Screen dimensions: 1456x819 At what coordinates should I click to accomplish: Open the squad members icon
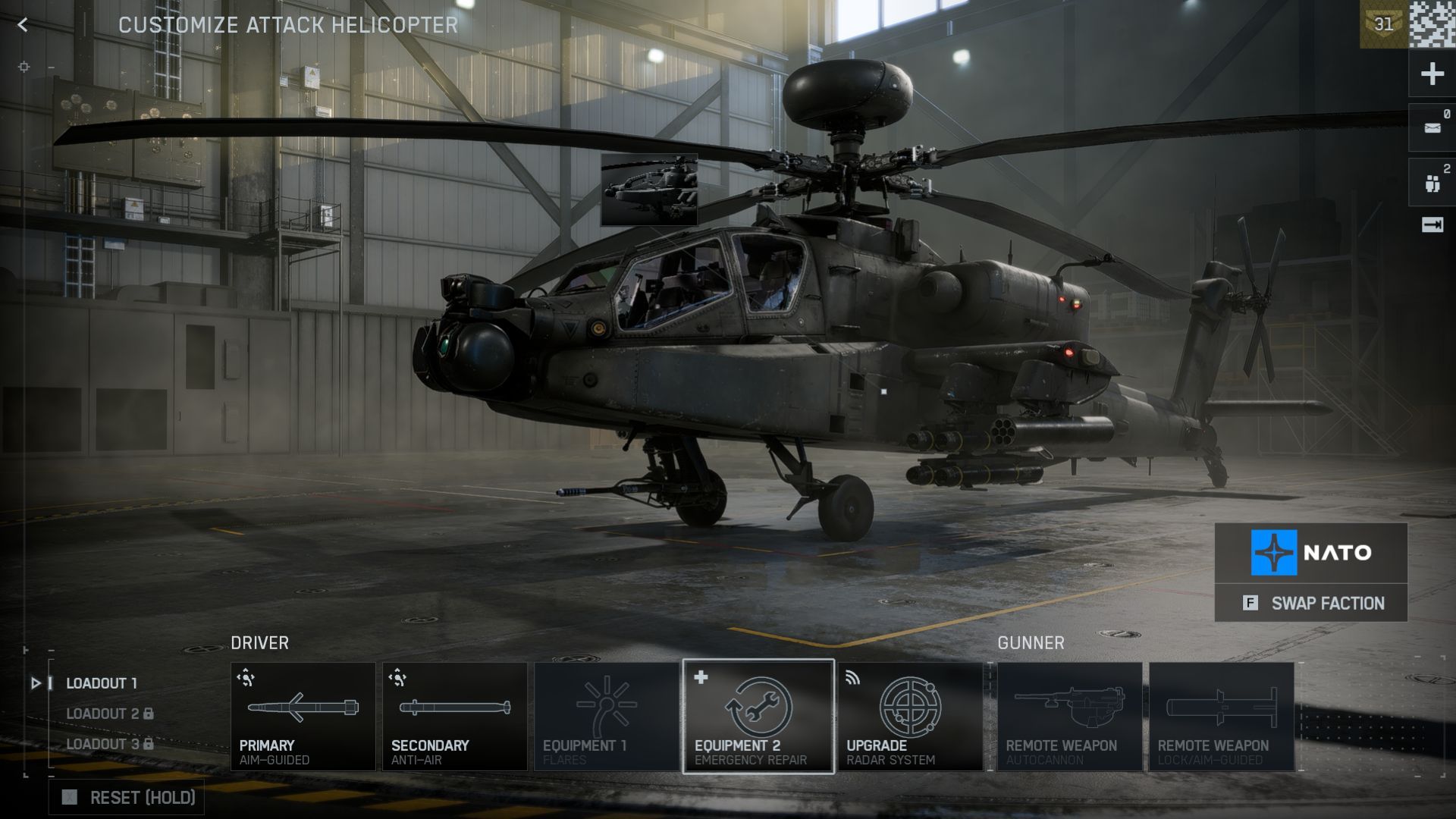pyautogui.click(x=1432, y=183)
